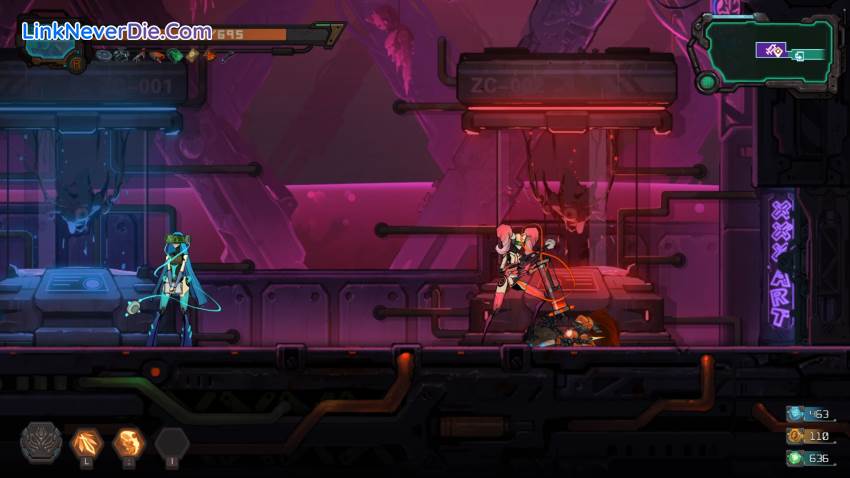The height and width of the screenshot is (478, 850).
Task: Click the green orb below the minimap
Action: pos(707,83)
